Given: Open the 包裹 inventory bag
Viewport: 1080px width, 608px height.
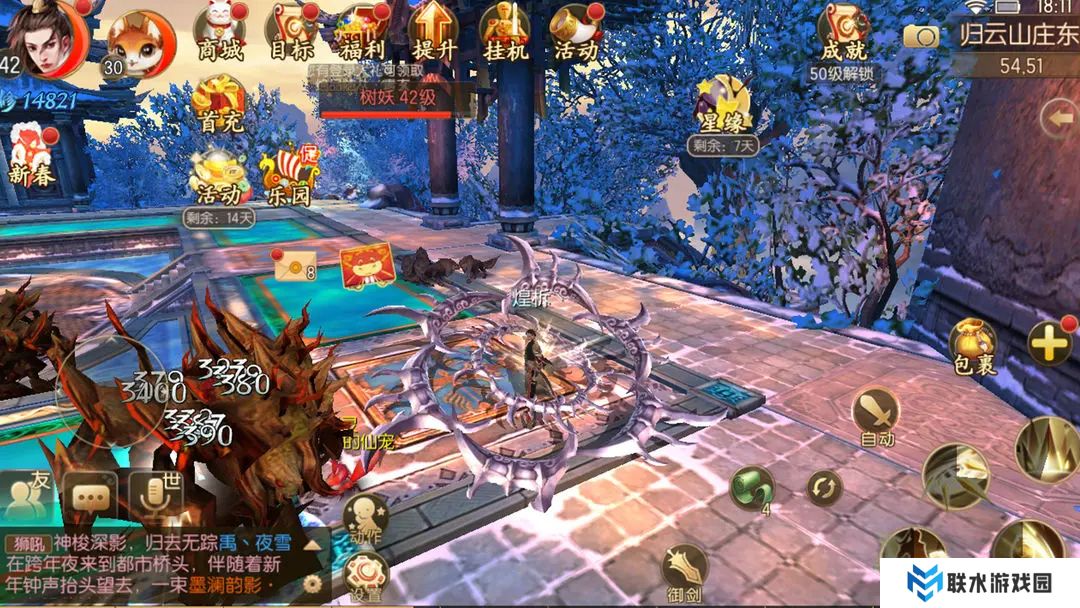Looking at the screenshot, I should (973, 346).
